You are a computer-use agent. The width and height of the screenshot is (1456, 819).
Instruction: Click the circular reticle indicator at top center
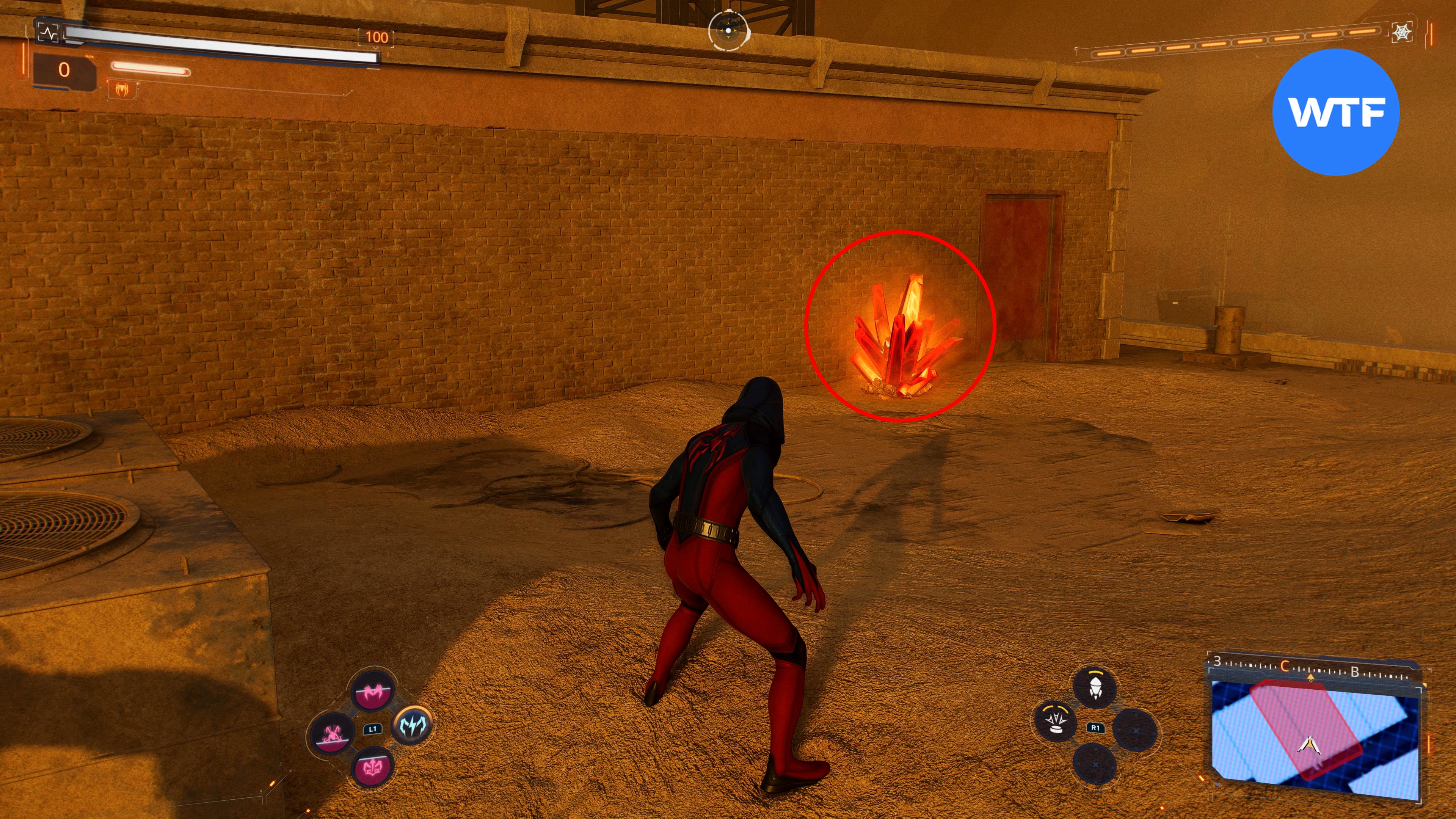tap(728, 30)
